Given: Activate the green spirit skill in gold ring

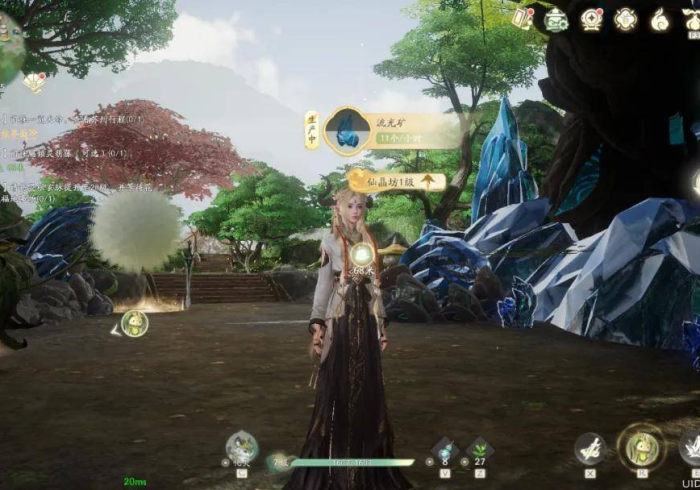Looking at the screenshot, I should click(640, 447).
